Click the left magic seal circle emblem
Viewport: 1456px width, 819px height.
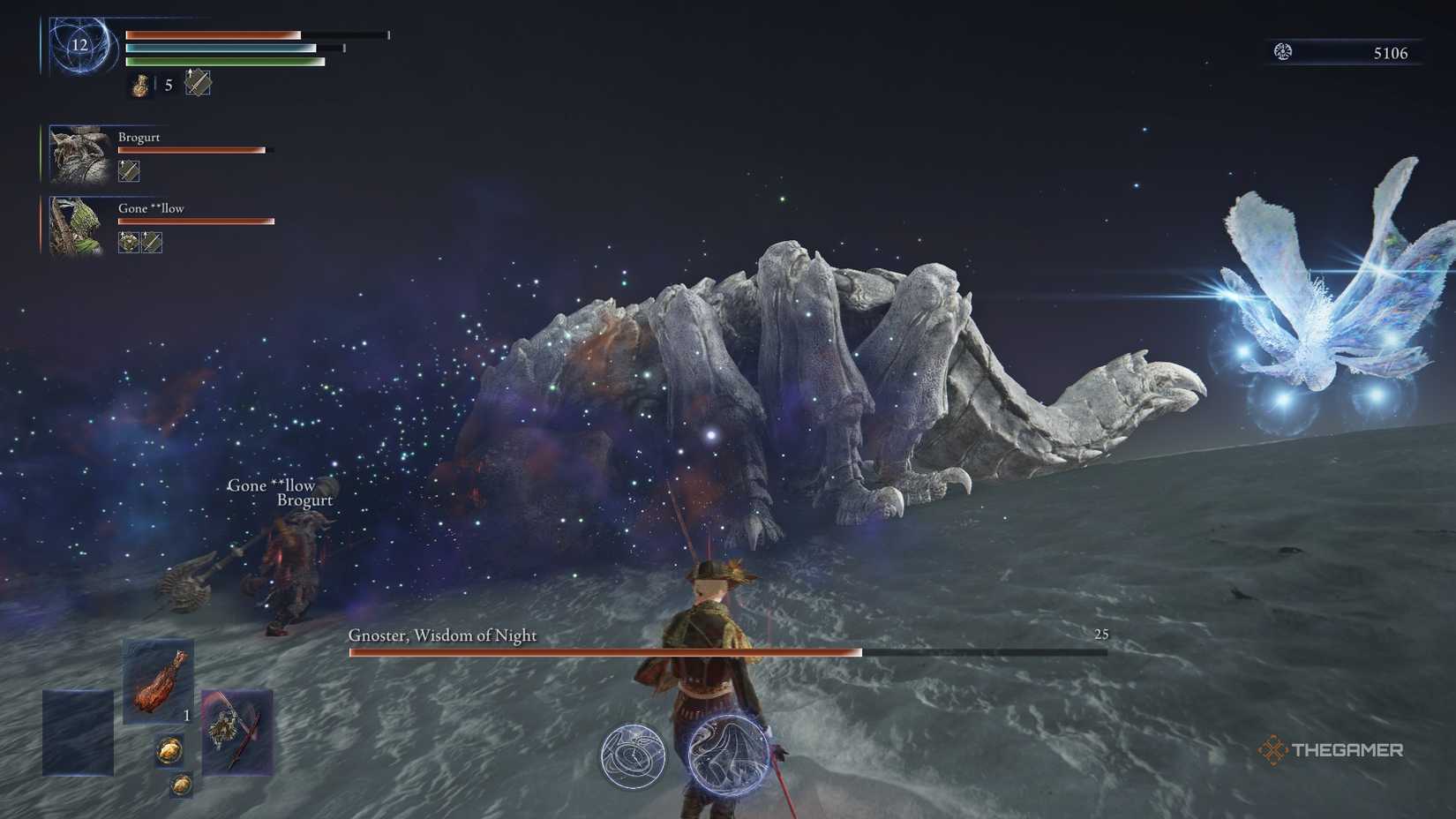tap(634, 757)
